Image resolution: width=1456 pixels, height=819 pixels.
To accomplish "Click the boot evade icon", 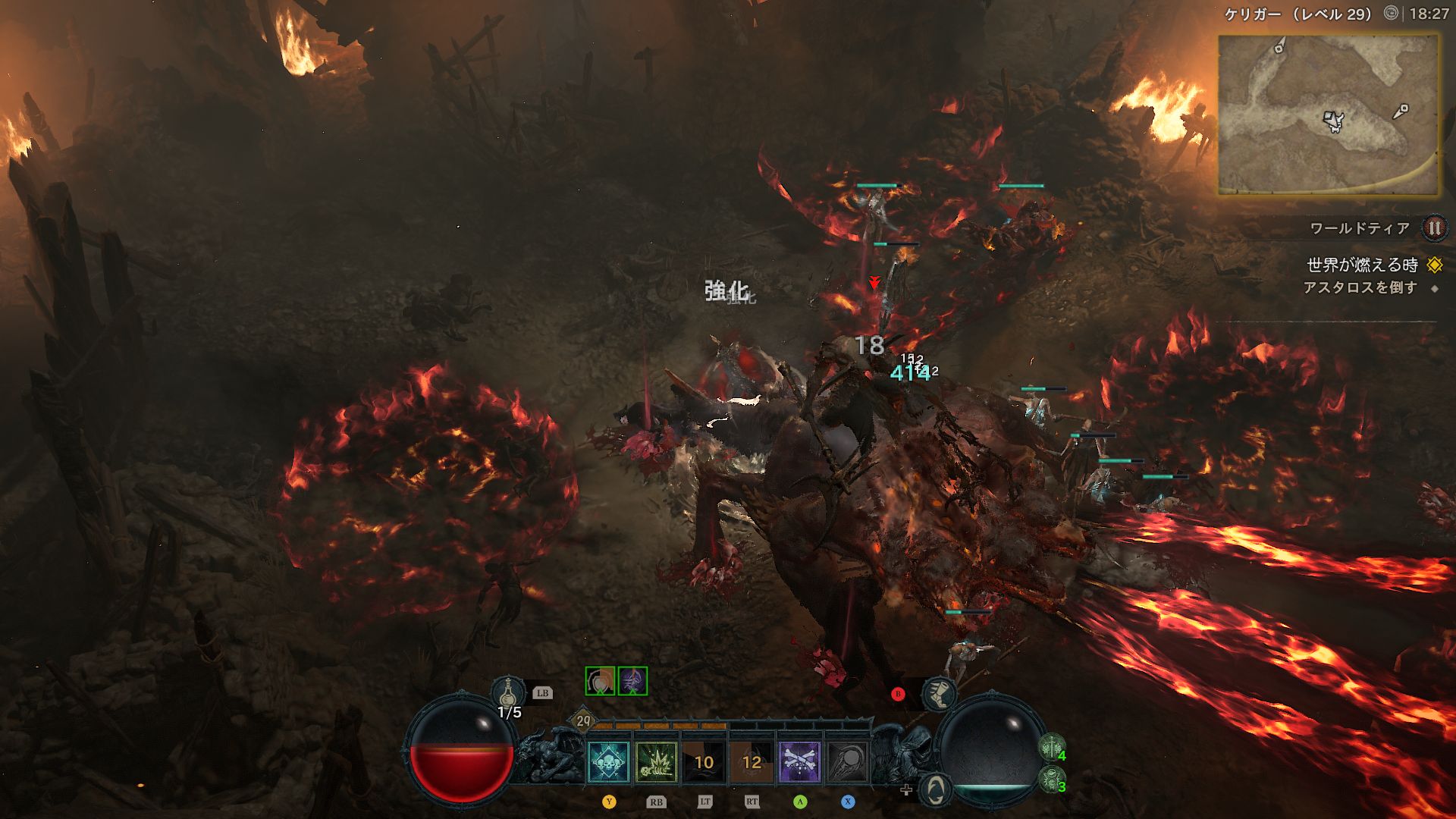I will coord(938,693).
